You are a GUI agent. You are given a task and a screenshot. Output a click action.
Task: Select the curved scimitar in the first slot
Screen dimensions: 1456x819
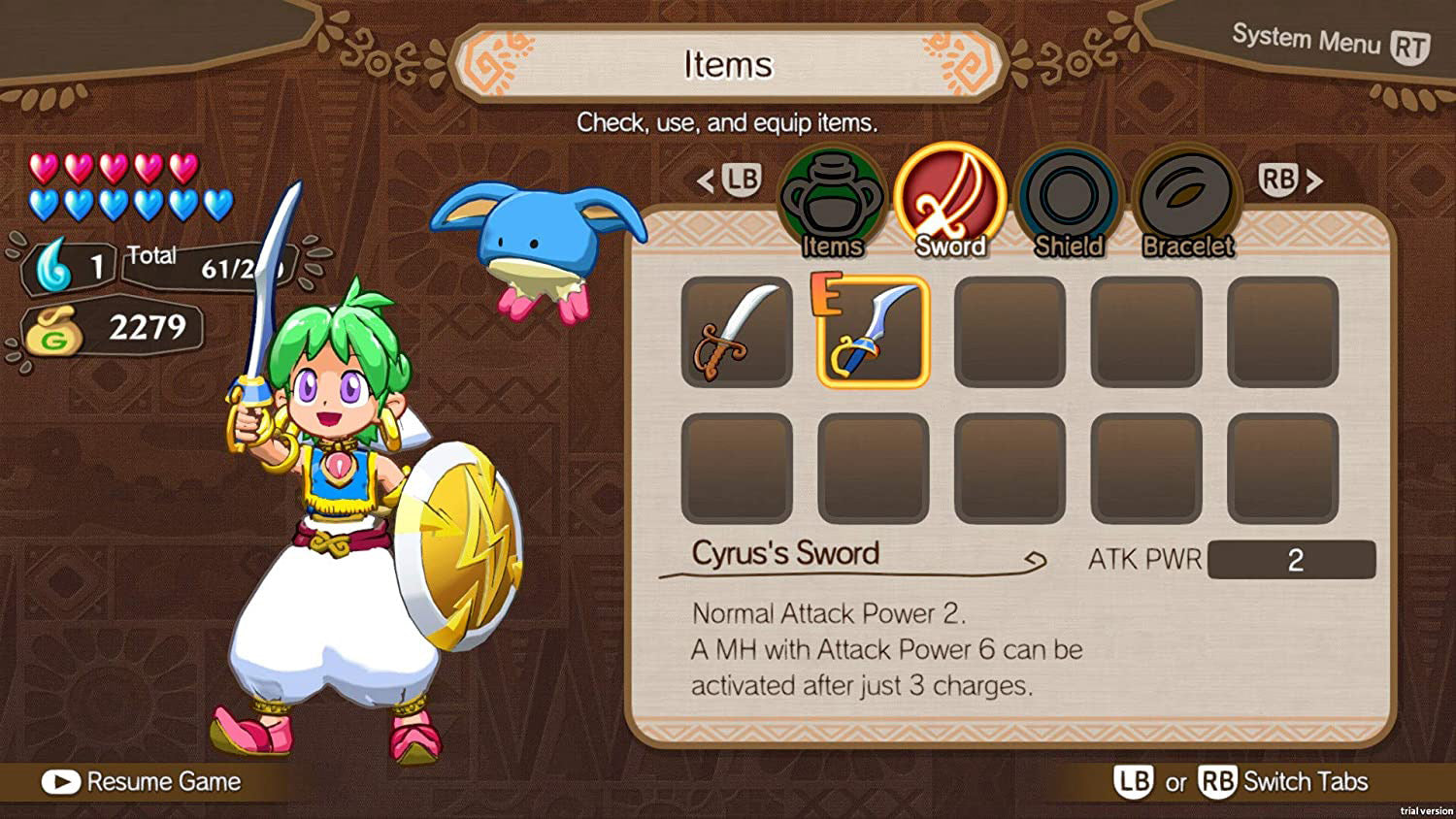[x=736, y=330]
